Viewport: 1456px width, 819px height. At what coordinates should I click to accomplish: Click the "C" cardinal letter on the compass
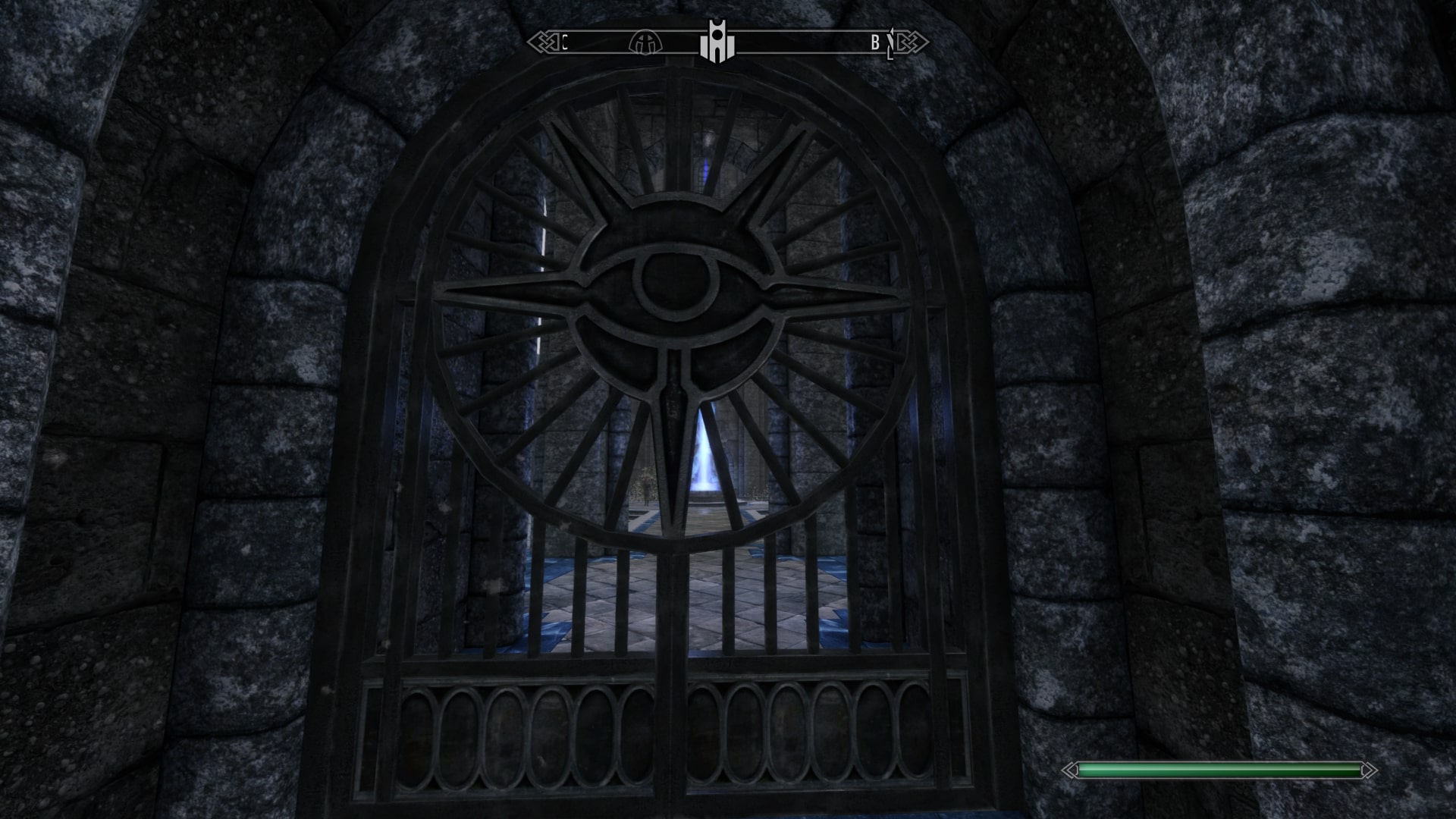coord(565,42)
